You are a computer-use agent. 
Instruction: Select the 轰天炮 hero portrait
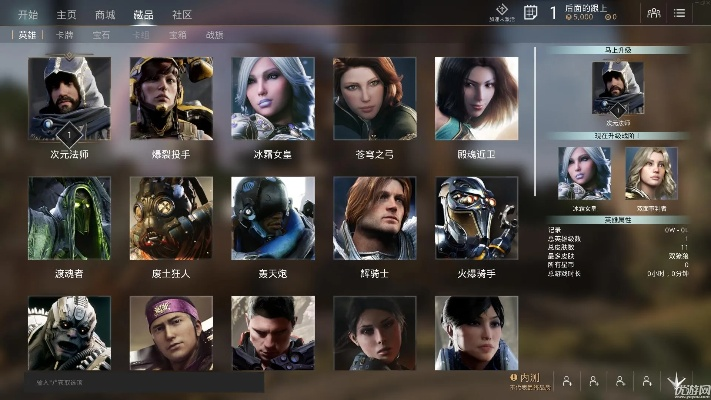[x=273, y=218]
